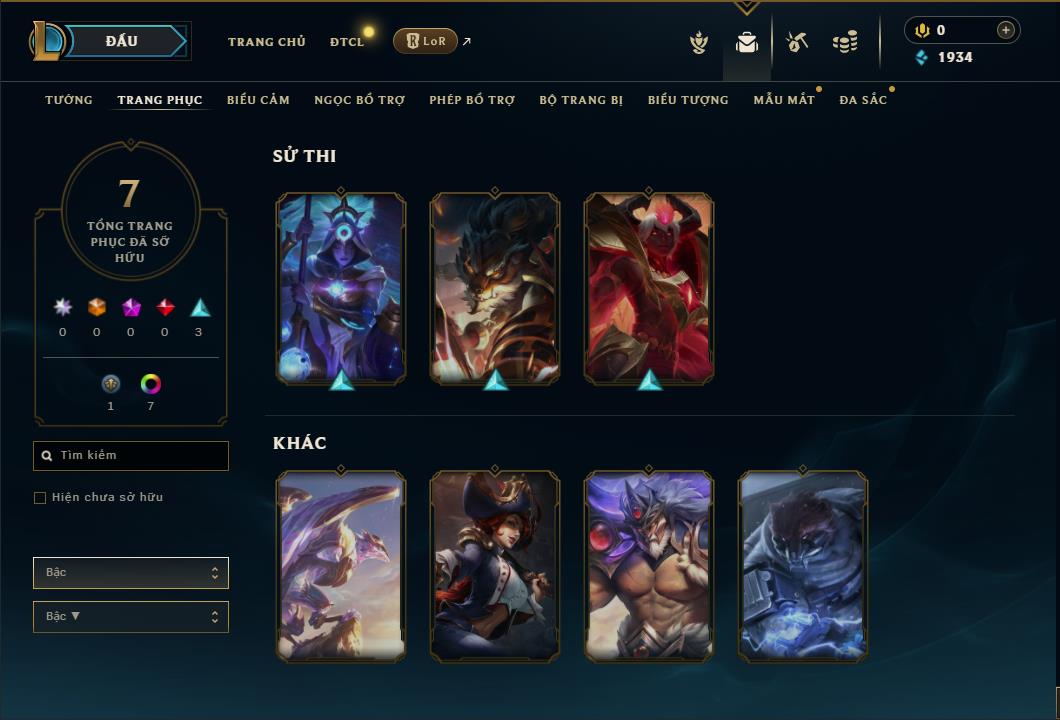Switch to the MẪU MẮT tab

(784, 100)
